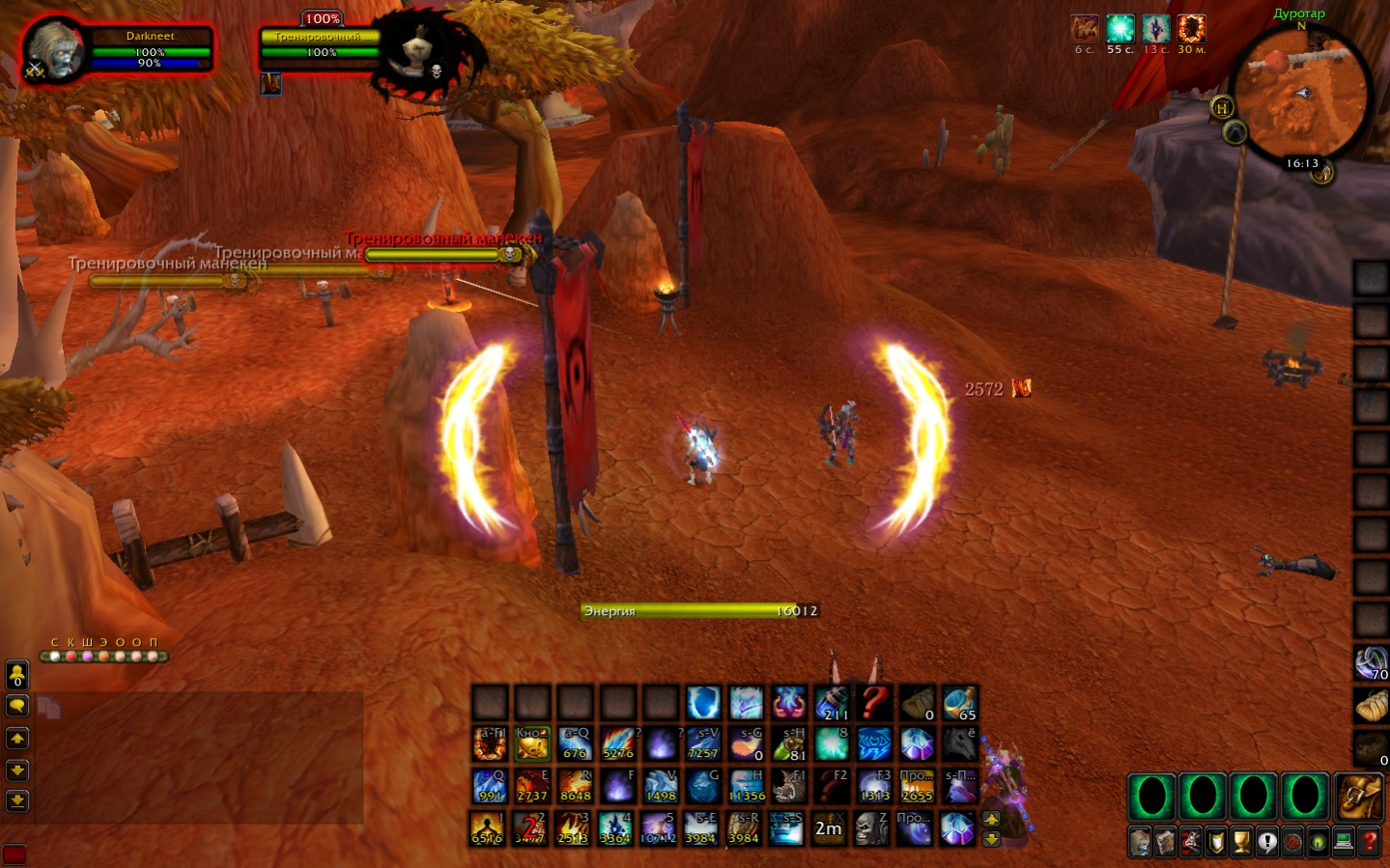Open the red question mark help button

tap(1369, 843)
